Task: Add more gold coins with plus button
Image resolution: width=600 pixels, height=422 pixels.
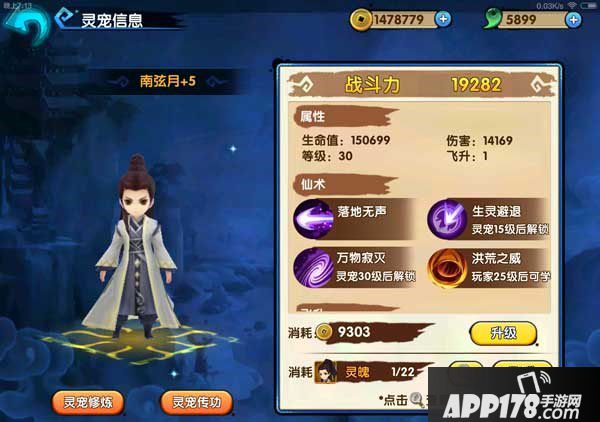Action: [444, 19]
